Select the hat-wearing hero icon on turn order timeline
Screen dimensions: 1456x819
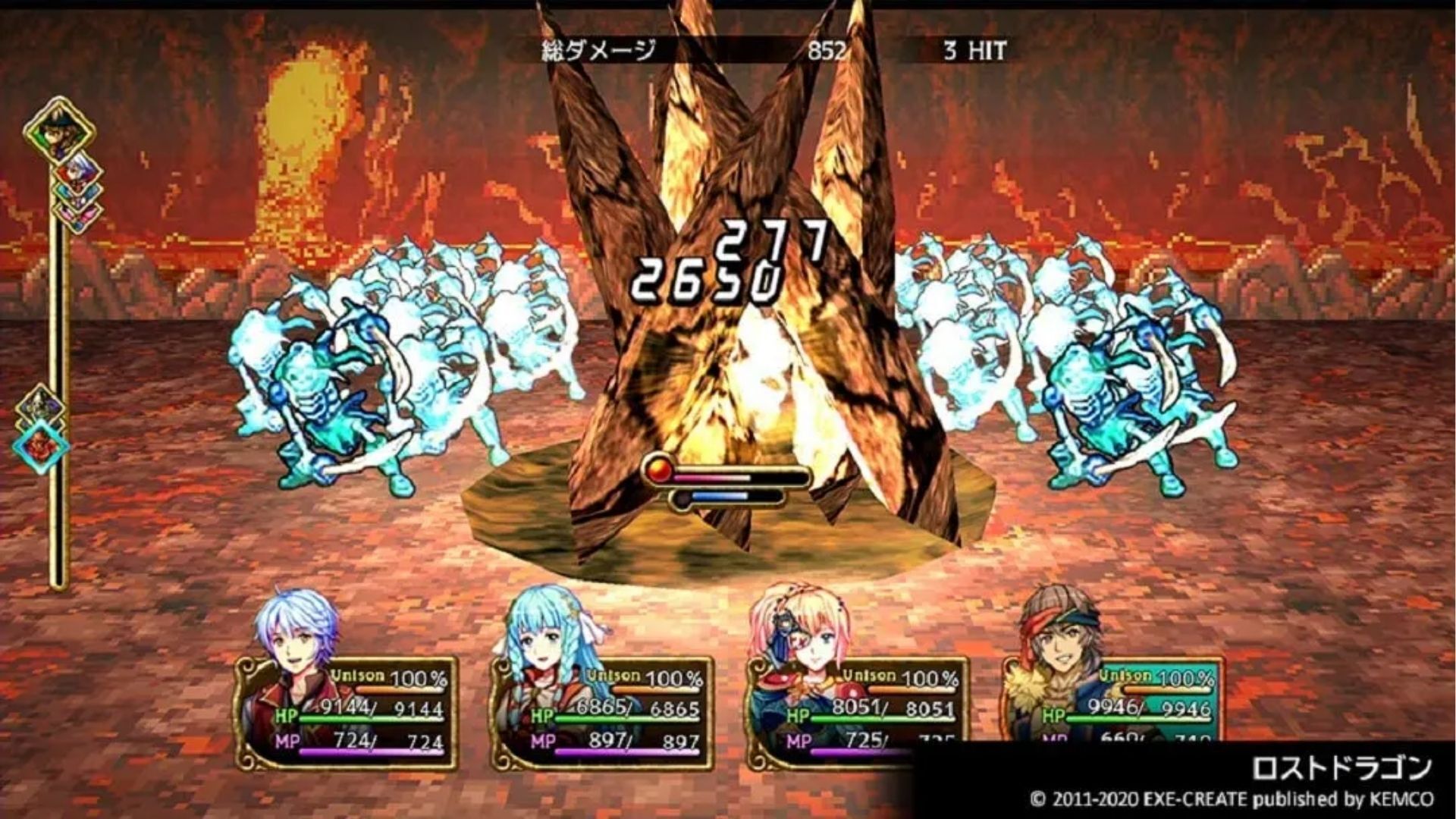coord(58,130)
